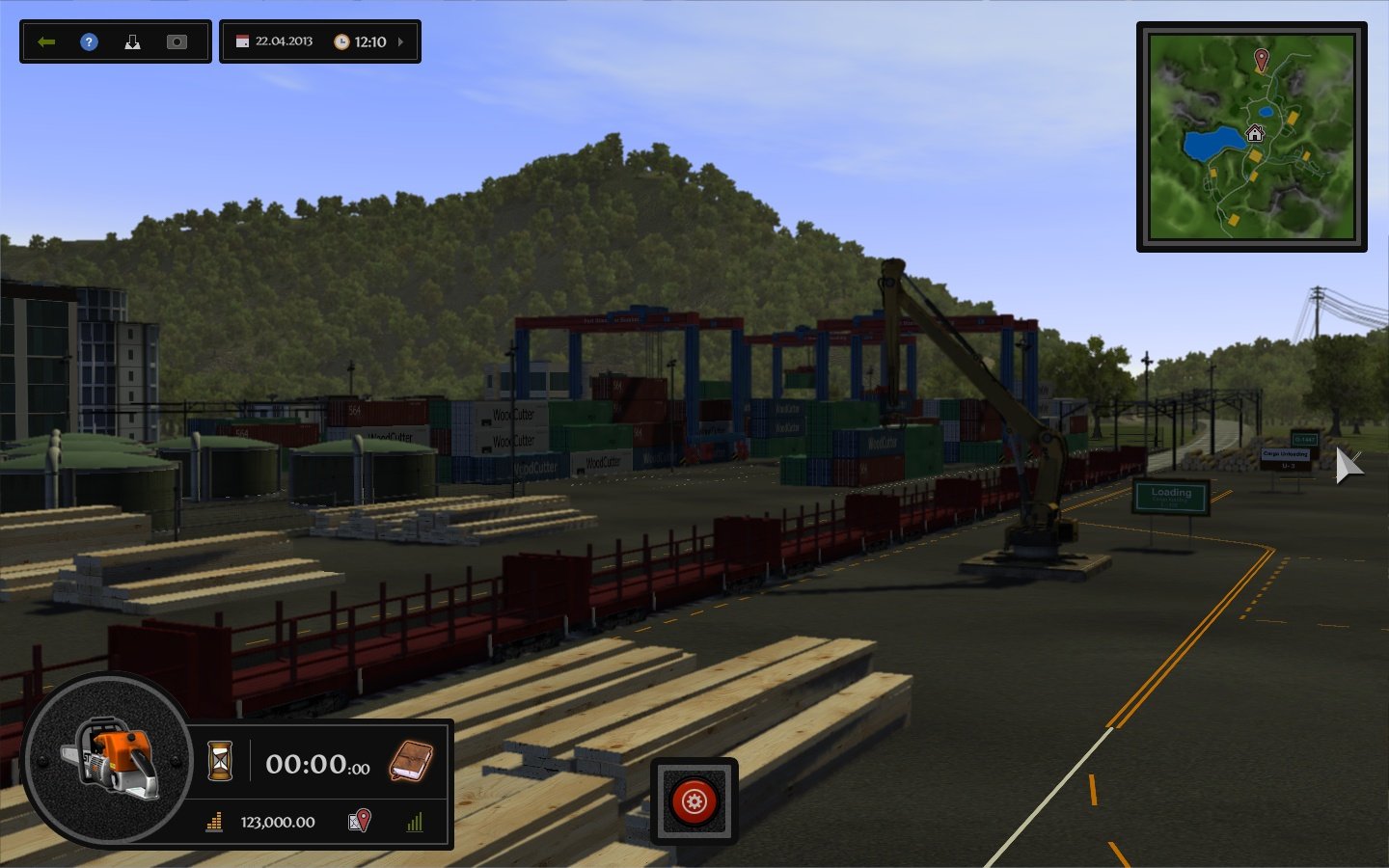Screen dimensions: 1389x868
Task: Click the calendar icon beside 22.04.2013
Action: (x=240, y=41)
